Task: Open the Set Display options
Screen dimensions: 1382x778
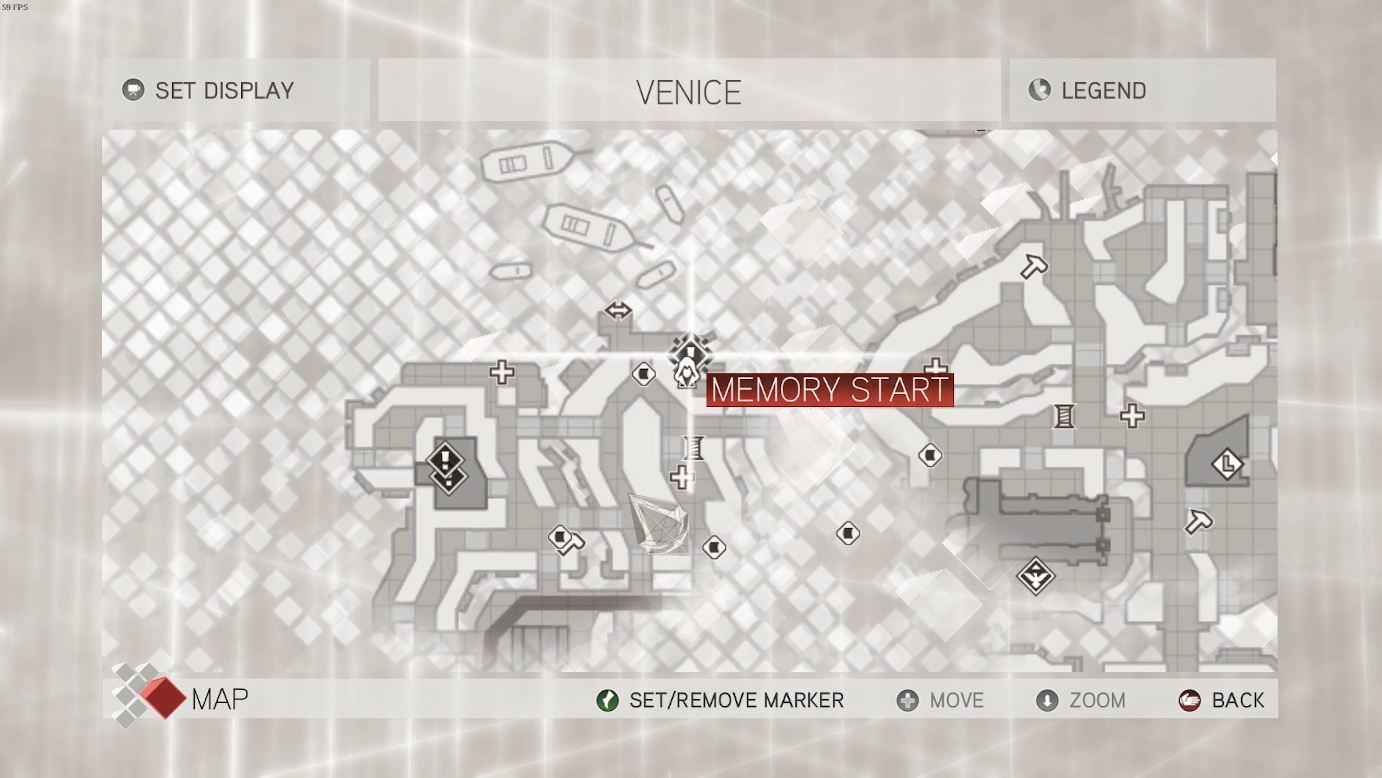Action: coord(209,91)
